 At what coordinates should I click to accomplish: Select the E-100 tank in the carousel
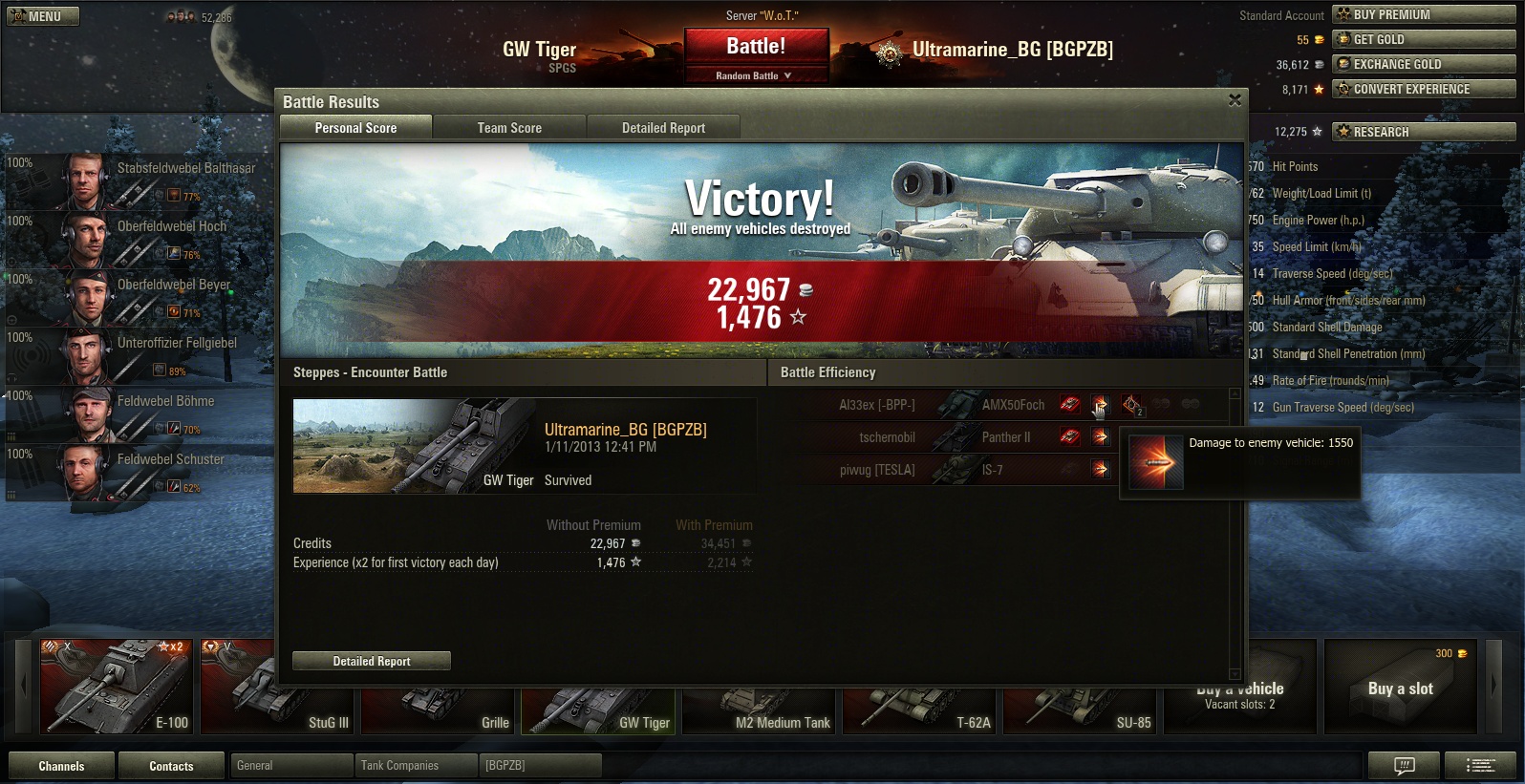pos(116,687)
